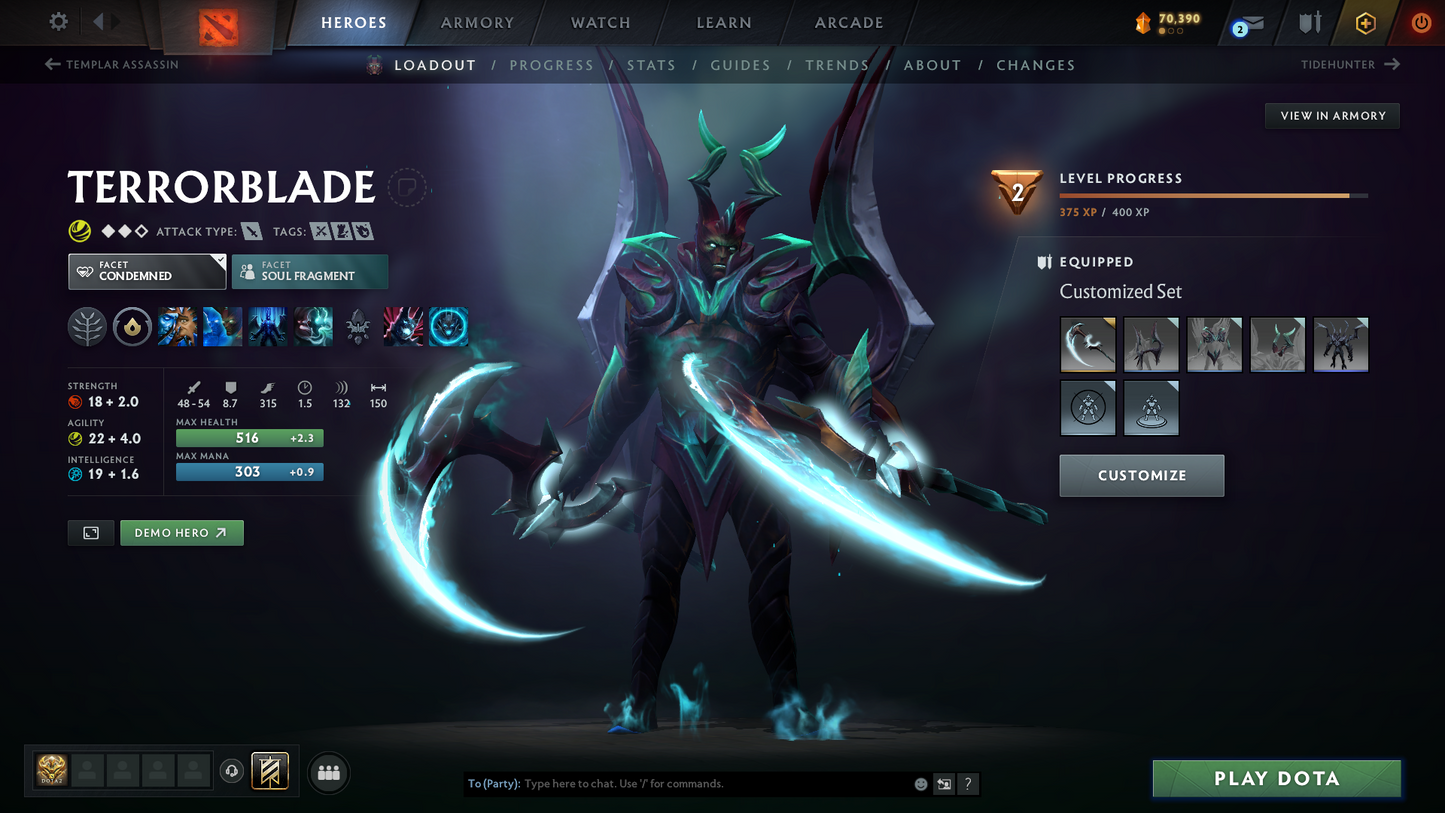The width and height of the screenshot is (1445, 813).
Task: Open View in Armory
Action: (1332, 116)
